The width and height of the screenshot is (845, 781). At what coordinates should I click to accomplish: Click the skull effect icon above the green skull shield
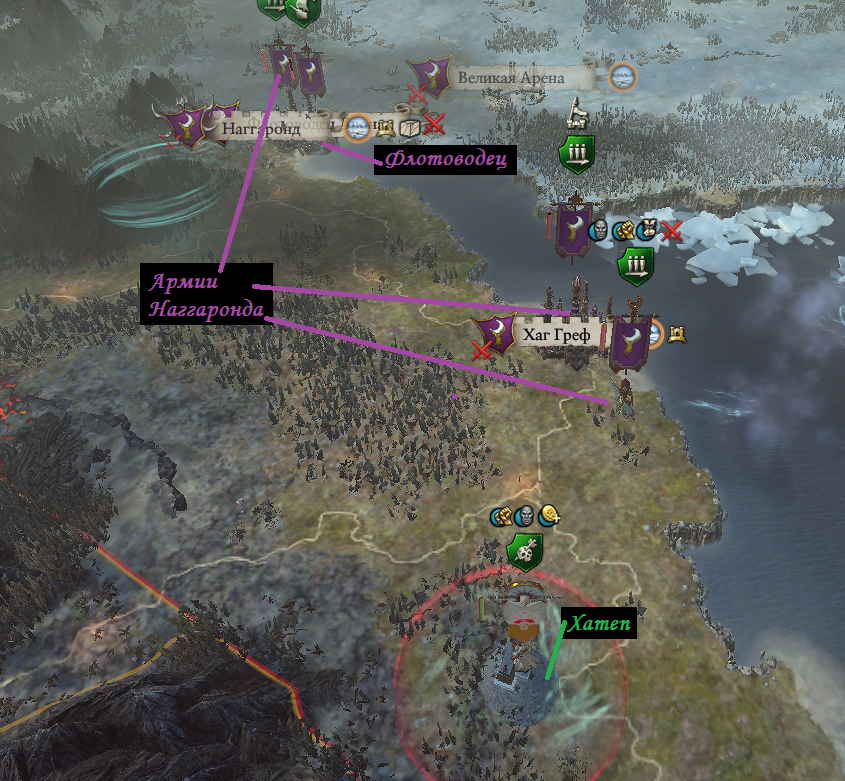point(525,517)
